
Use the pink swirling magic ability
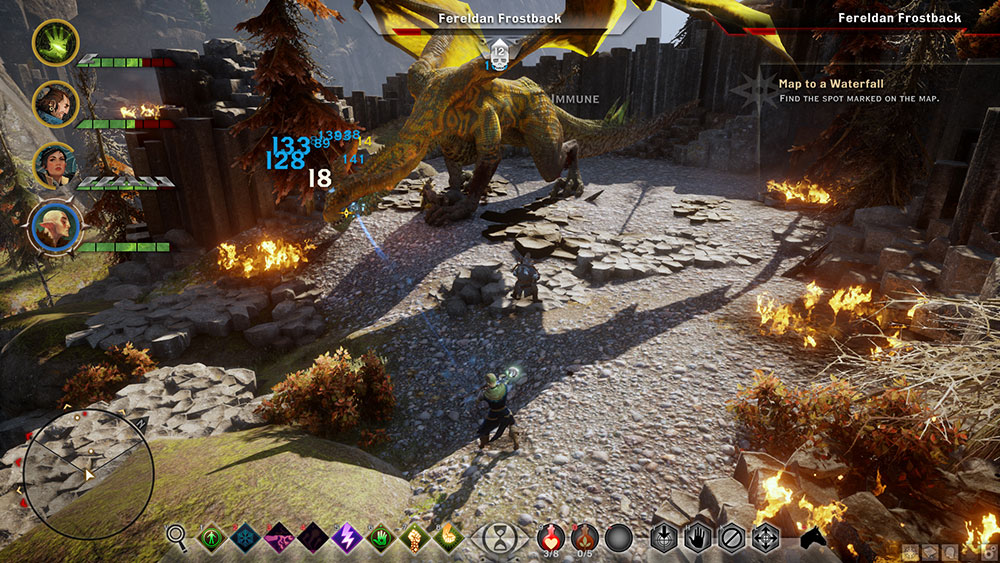pos(280,538)
